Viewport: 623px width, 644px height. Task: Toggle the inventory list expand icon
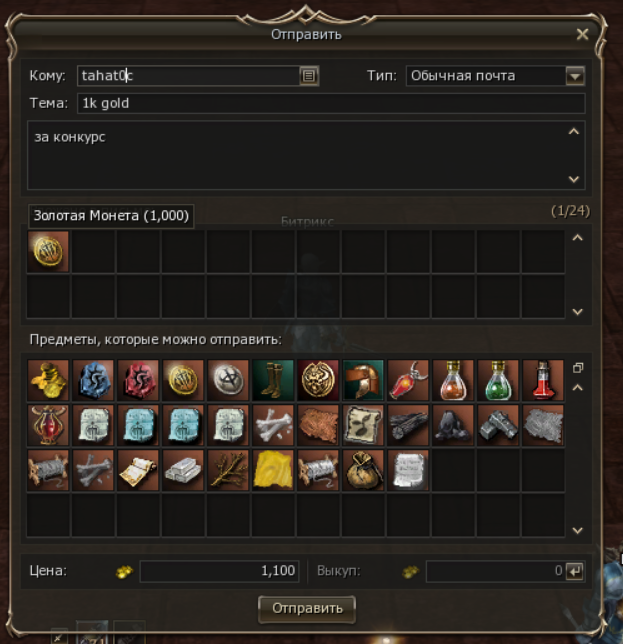click(577, 368)
